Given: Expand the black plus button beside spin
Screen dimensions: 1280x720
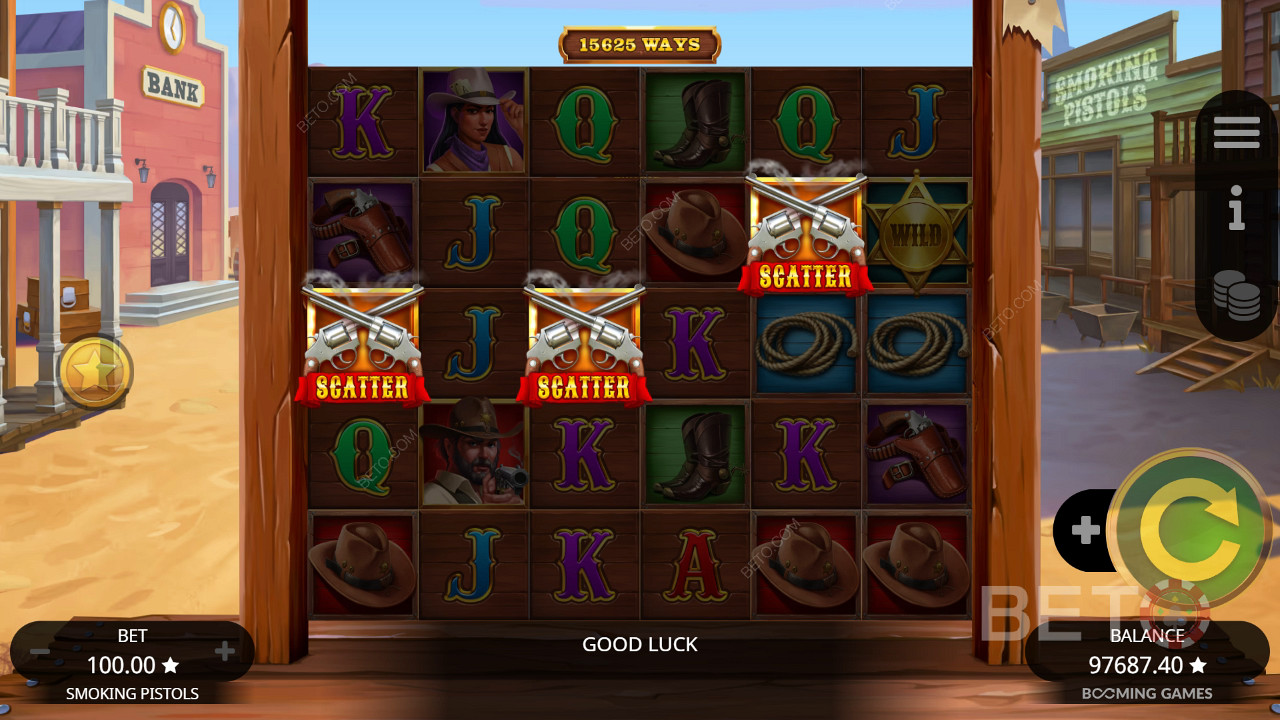Looking at the screenshot, I should pos(1085,531).
